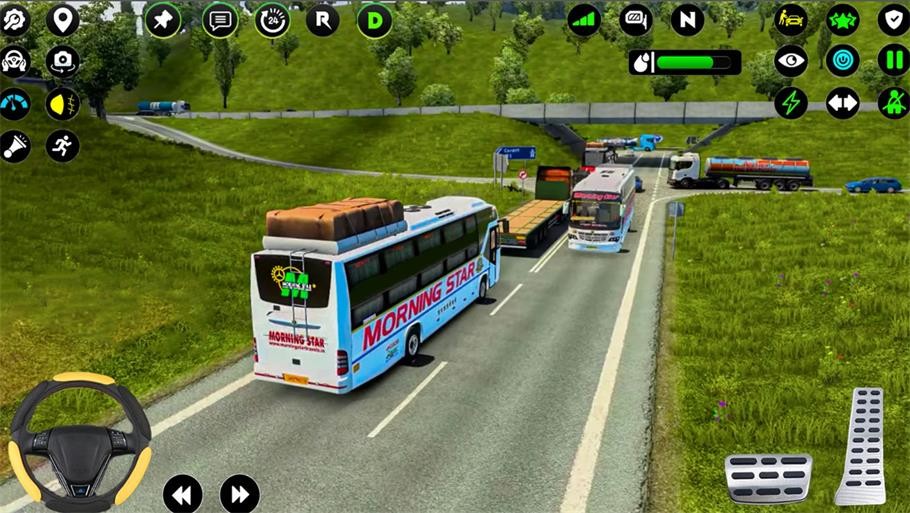Switch the steering control mode

(x=15, y=62)
